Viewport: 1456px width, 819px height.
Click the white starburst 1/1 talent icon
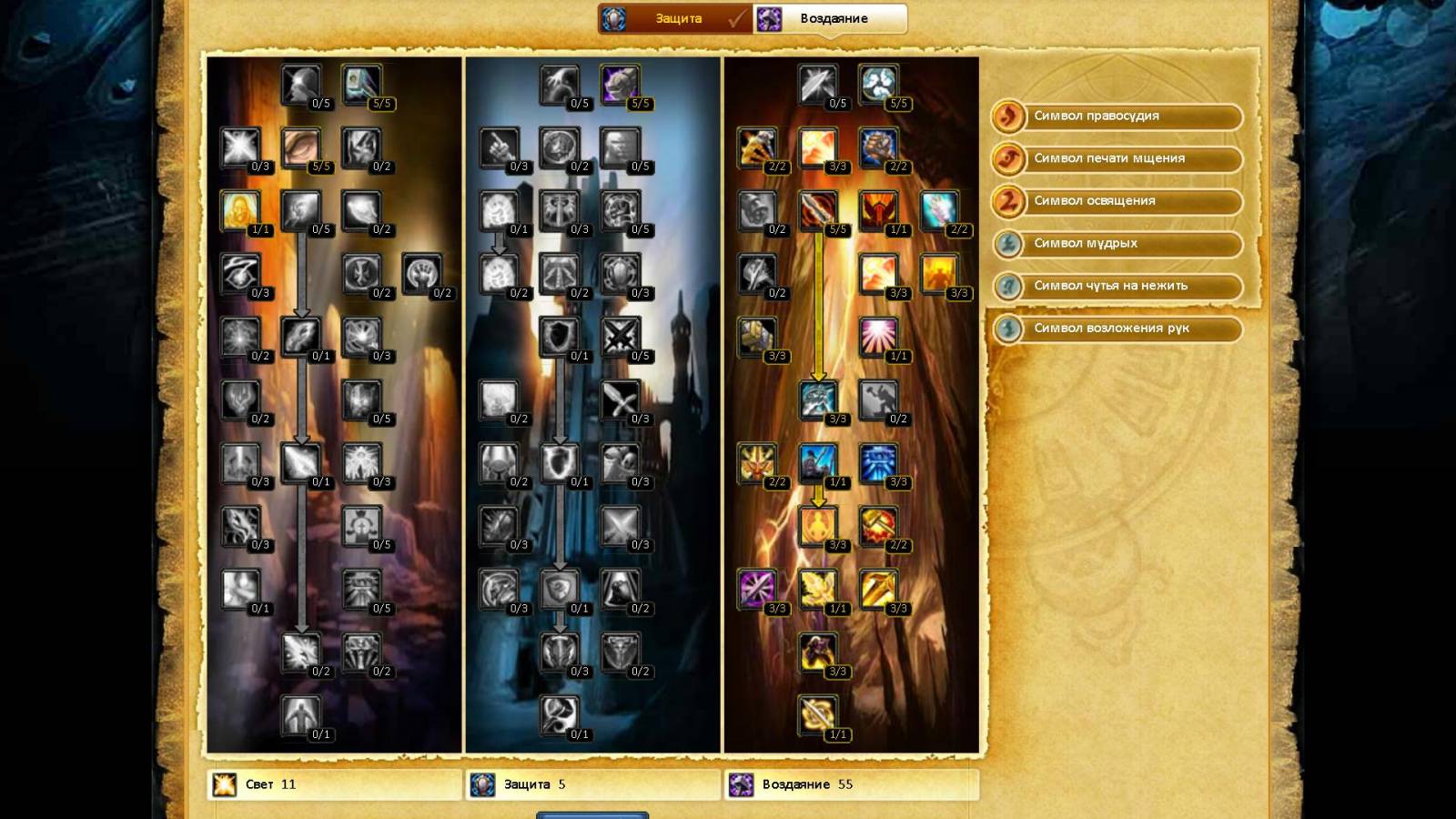878,337
